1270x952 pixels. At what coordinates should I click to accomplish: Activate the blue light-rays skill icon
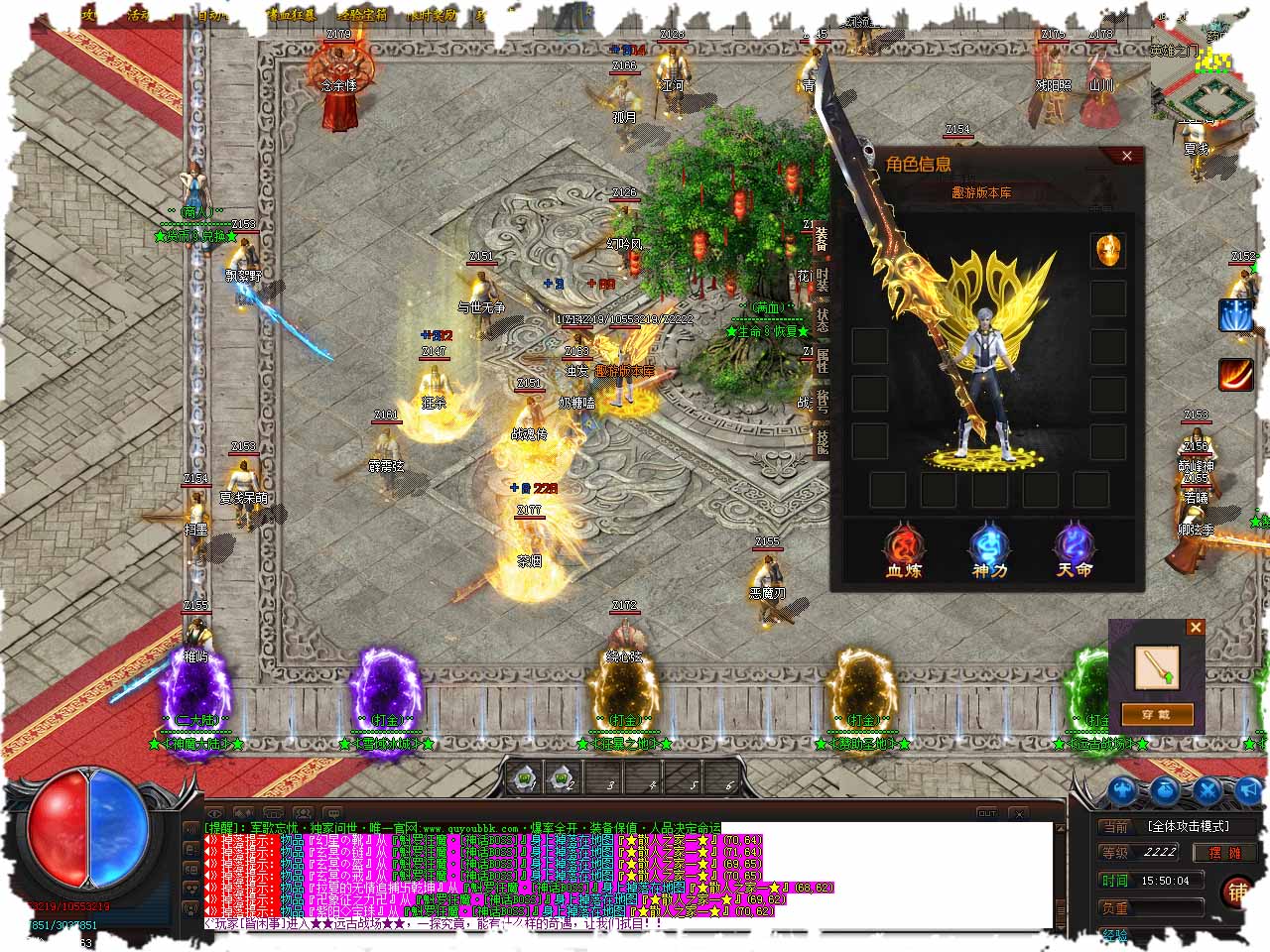coord(1235,315)
